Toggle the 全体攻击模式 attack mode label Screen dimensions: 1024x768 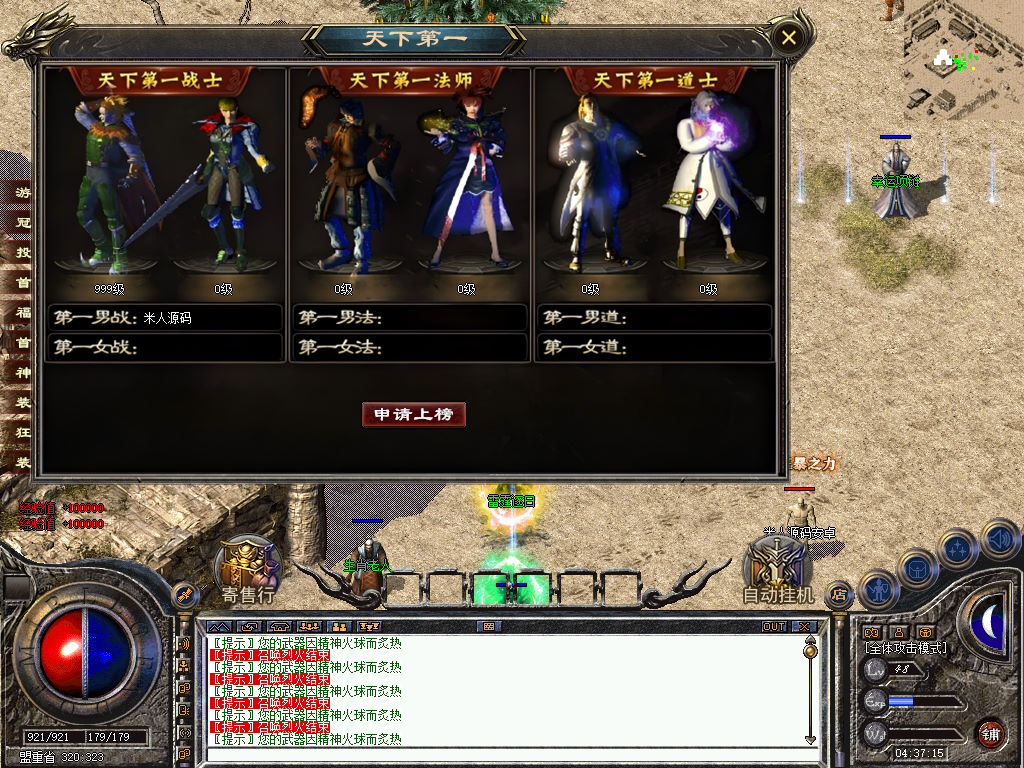click(906, 648)
